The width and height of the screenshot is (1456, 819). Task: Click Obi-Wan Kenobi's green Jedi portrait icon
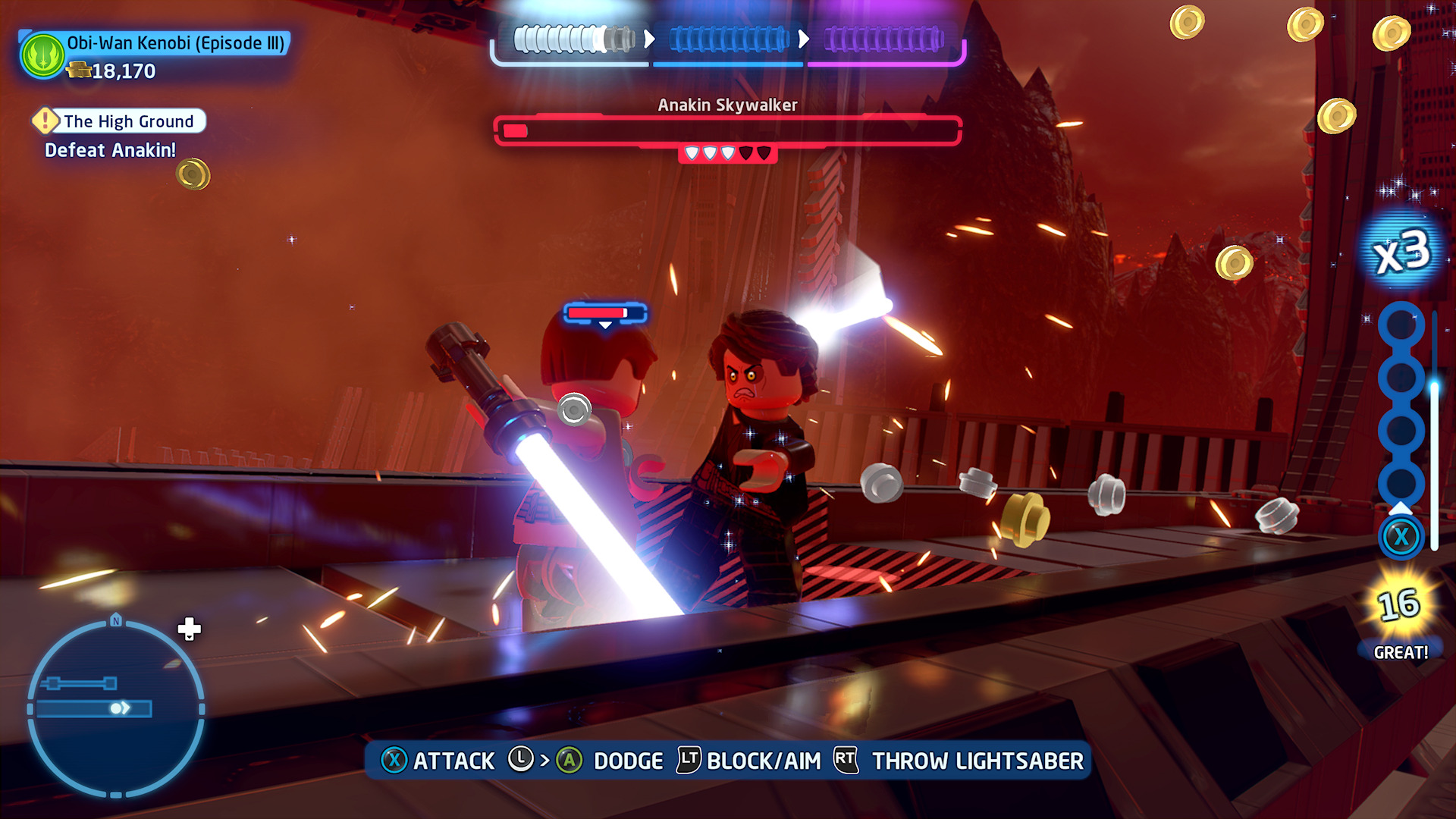(43, 55)
